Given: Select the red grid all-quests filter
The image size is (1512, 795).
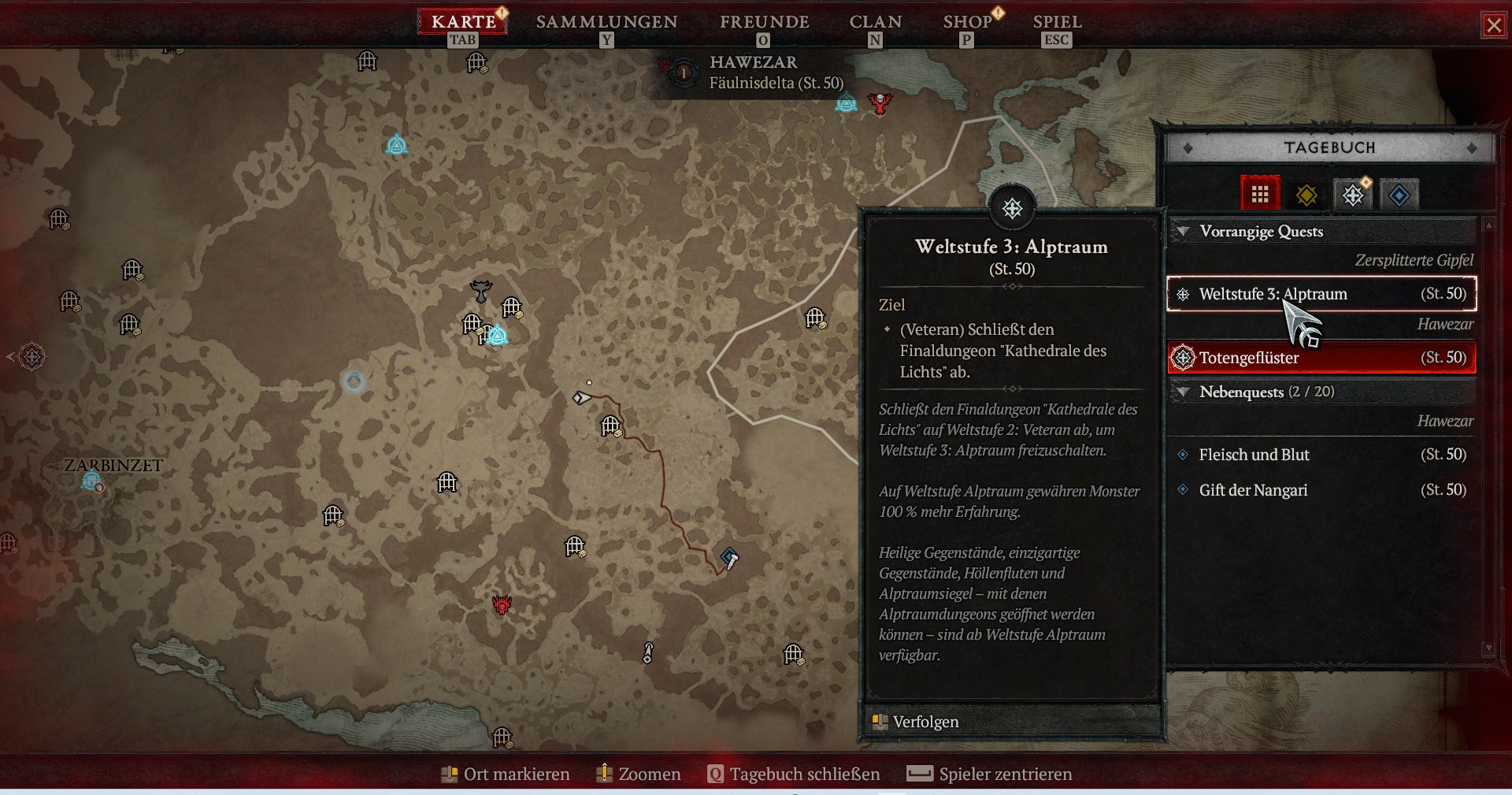Looking at the screenshot, I should pyautogui.click(x=1260, y=194).
